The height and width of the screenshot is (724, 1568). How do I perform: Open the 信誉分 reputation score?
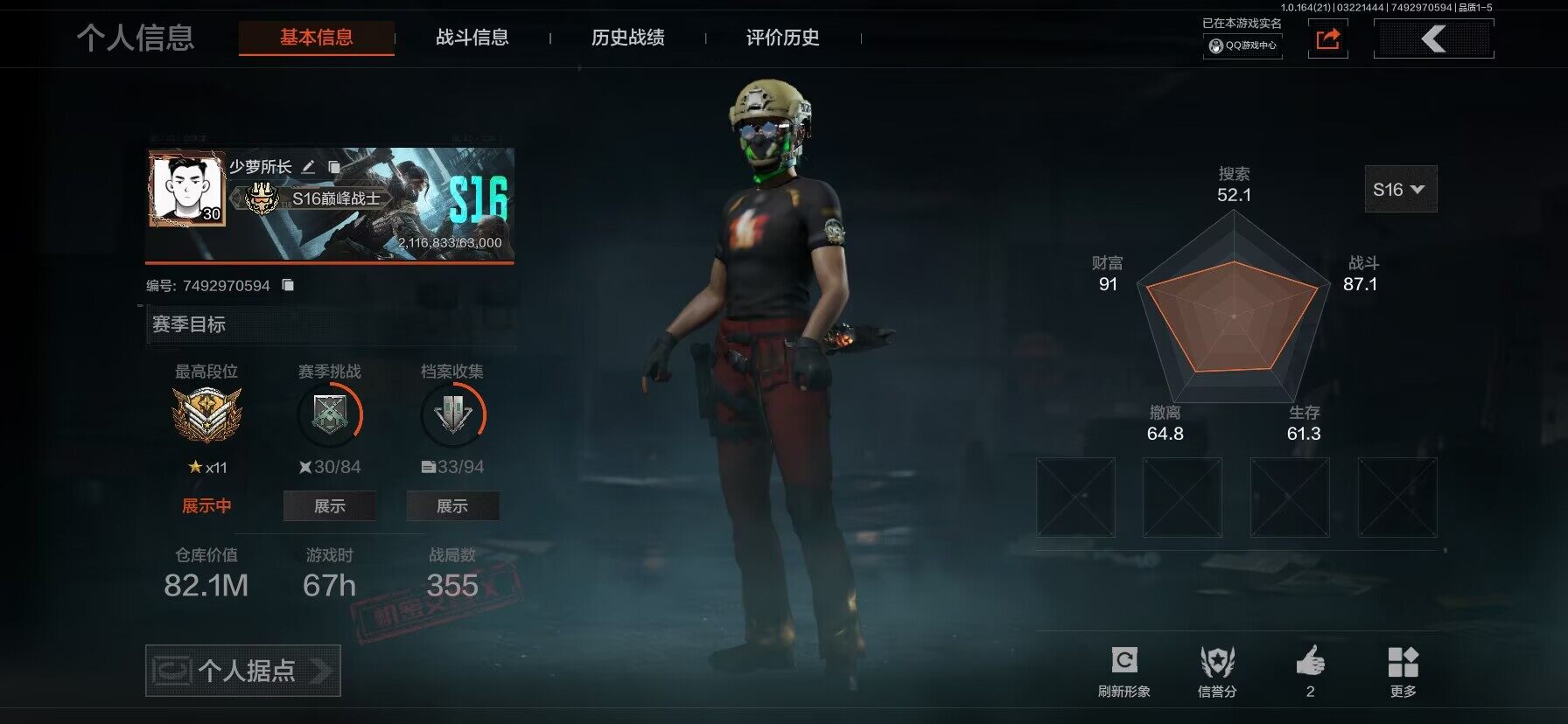click(1216, 672)
